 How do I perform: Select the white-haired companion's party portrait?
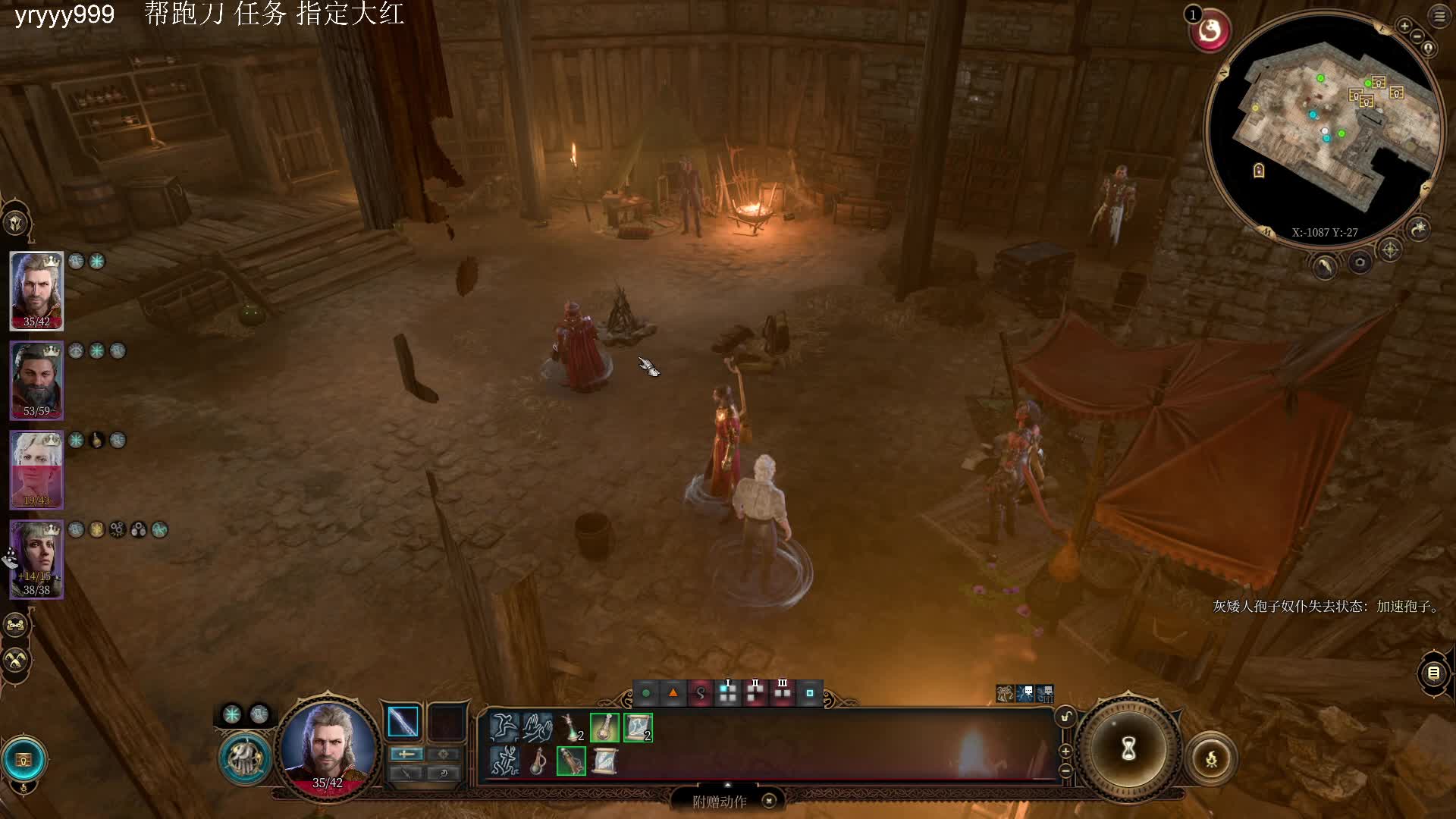[x=36, y=469]
